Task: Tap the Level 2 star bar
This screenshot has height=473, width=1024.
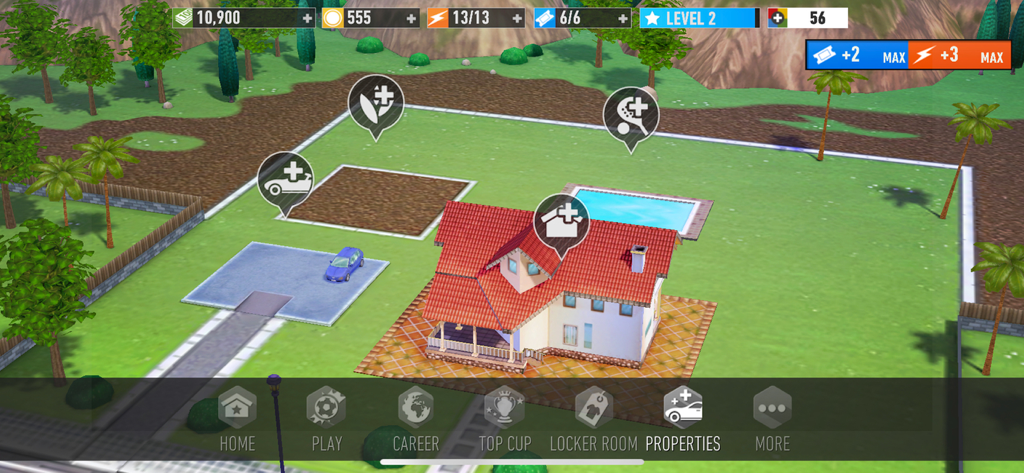Action: [x=699, y=18]
